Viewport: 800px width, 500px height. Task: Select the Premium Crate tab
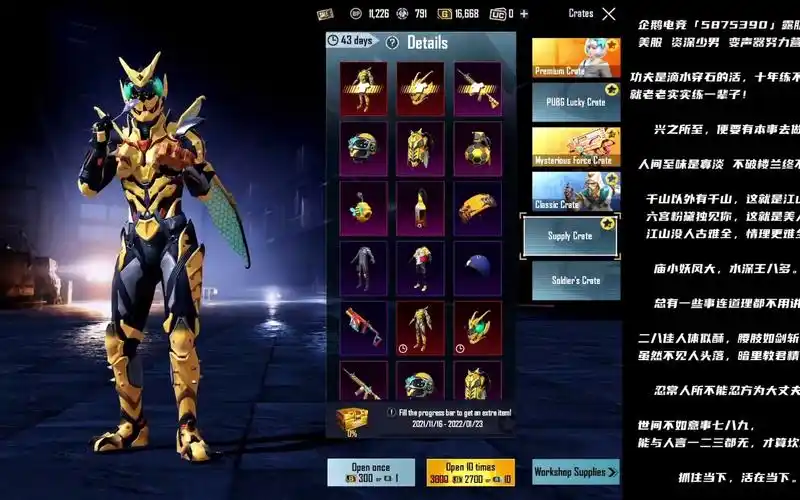point(575,58)
